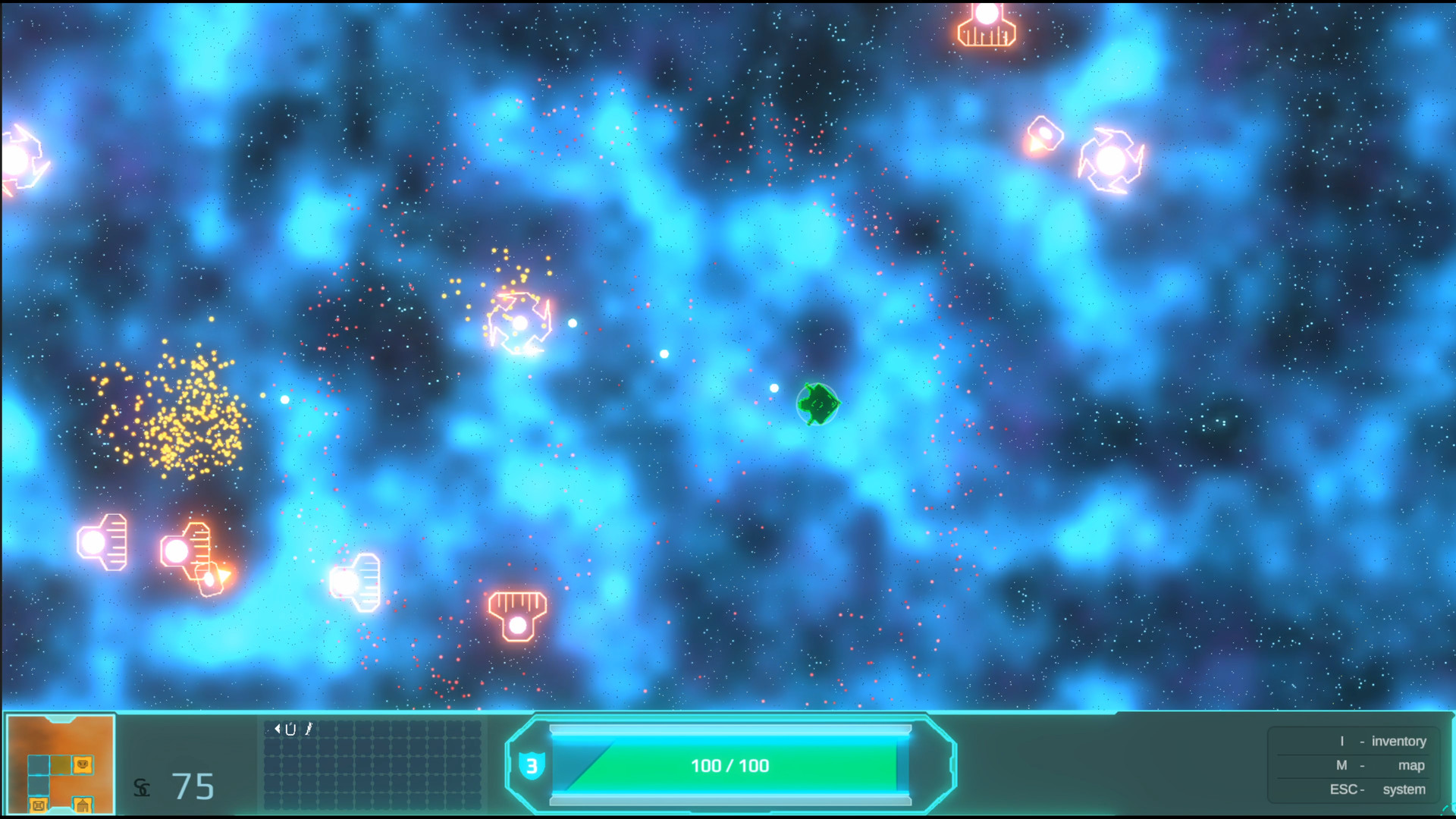Select the small dagger icon in the hotbar
The width and height of the screenshot is (1456, 819).
(309, 730)
